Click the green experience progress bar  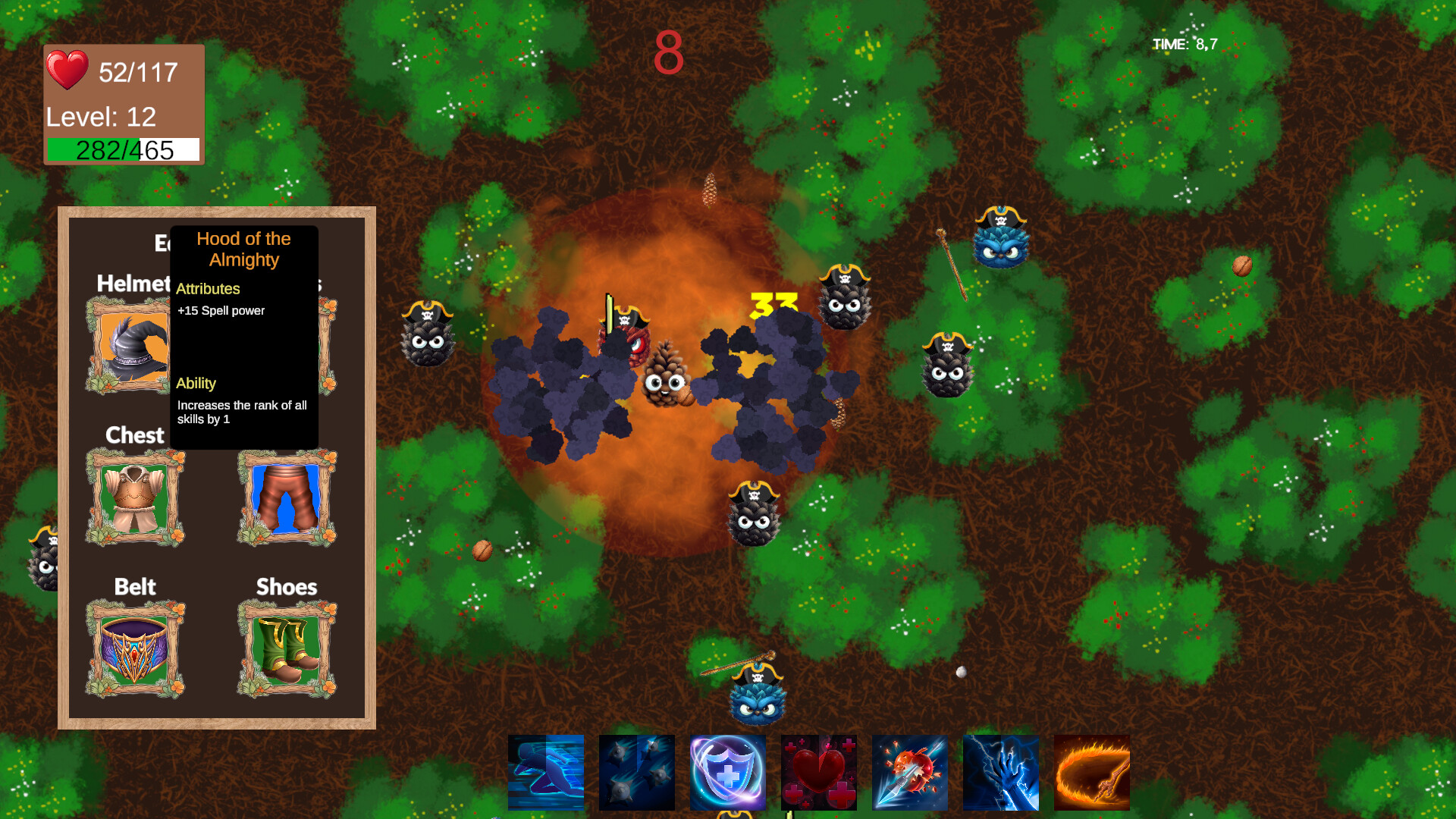click(x=123, y=149)
